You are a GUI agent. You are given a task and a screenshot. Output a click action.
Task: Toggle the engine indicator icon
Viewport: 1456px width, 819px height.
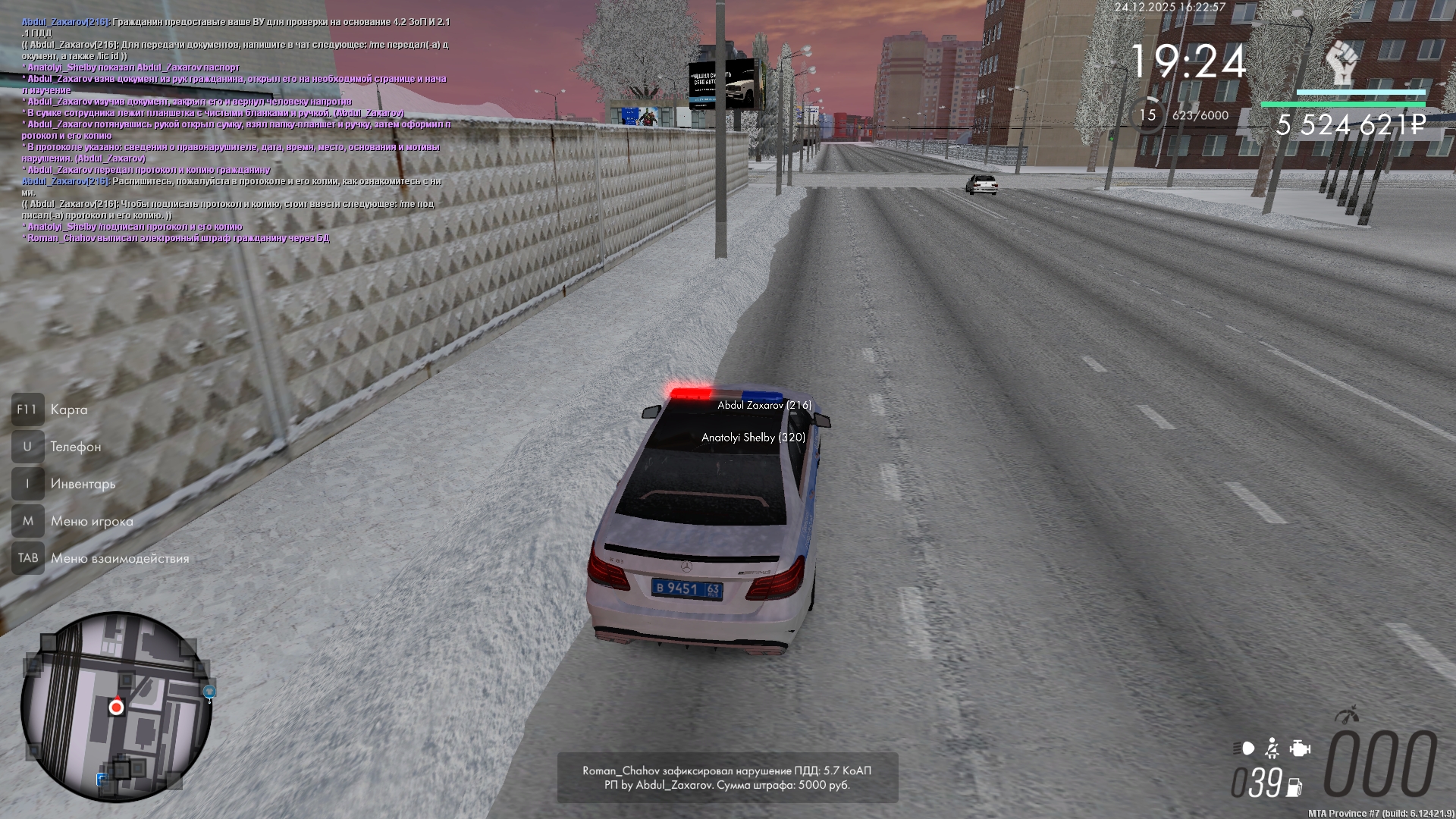(1300, 749)
